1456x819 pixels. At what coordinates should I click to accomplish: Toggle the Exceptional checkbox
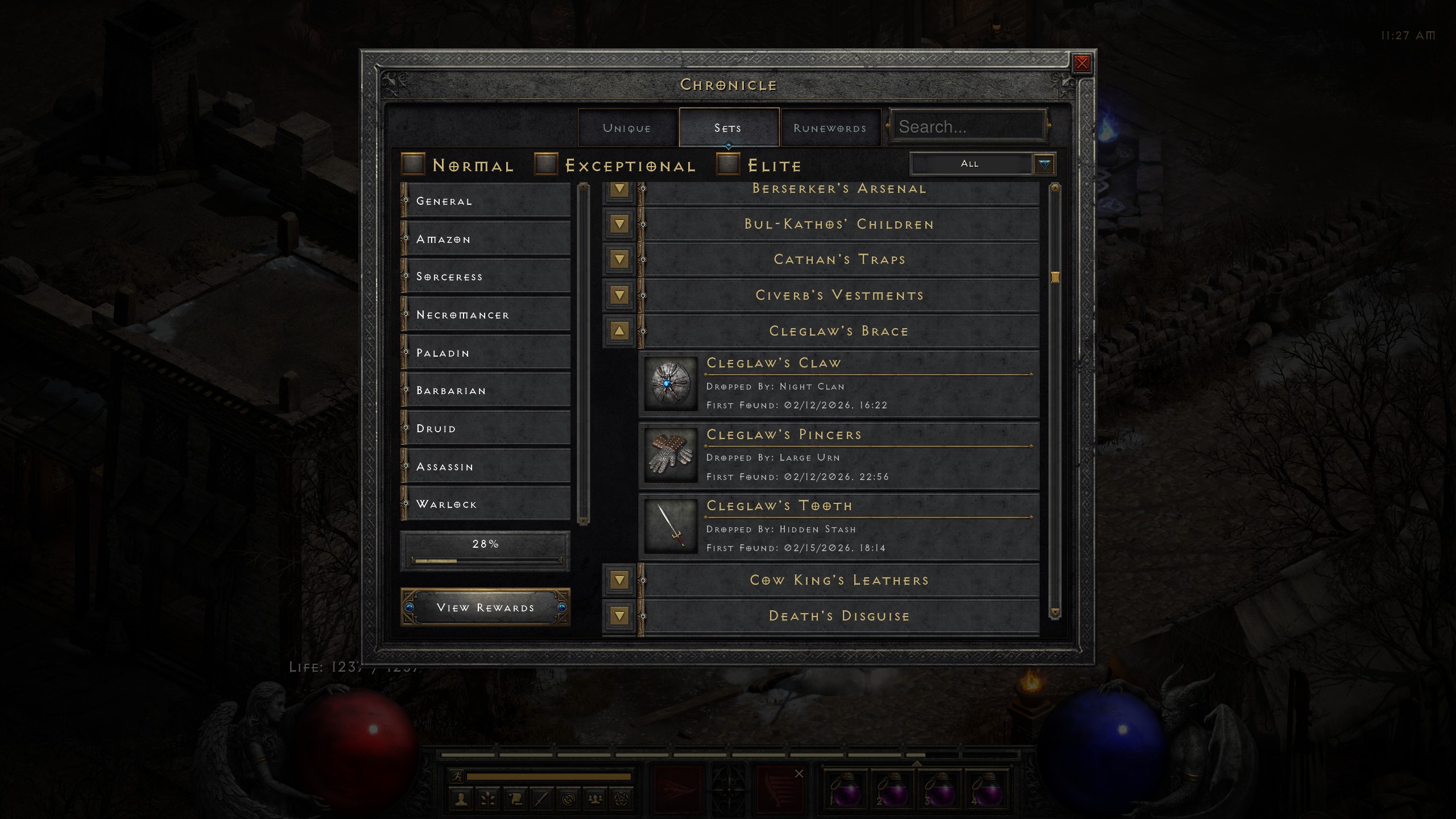[x=546, y=164]
